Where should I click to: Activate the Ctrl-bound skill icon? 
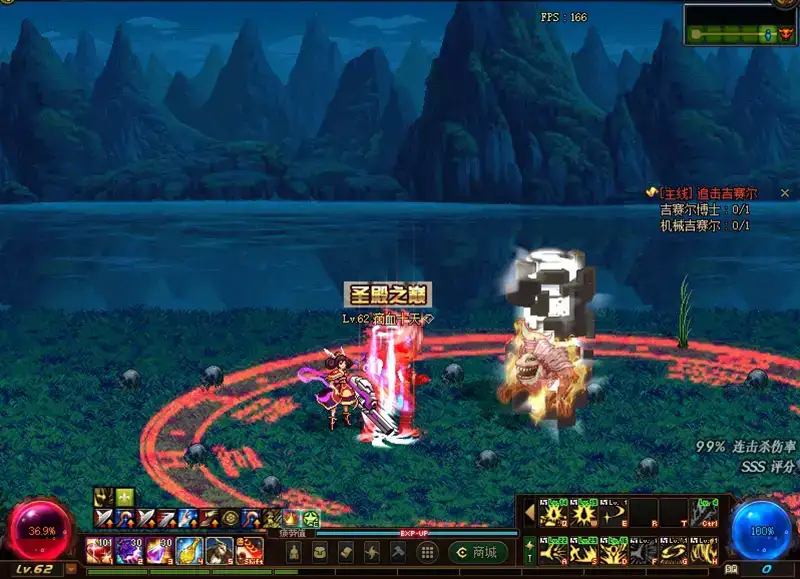[x=706, y=512]
